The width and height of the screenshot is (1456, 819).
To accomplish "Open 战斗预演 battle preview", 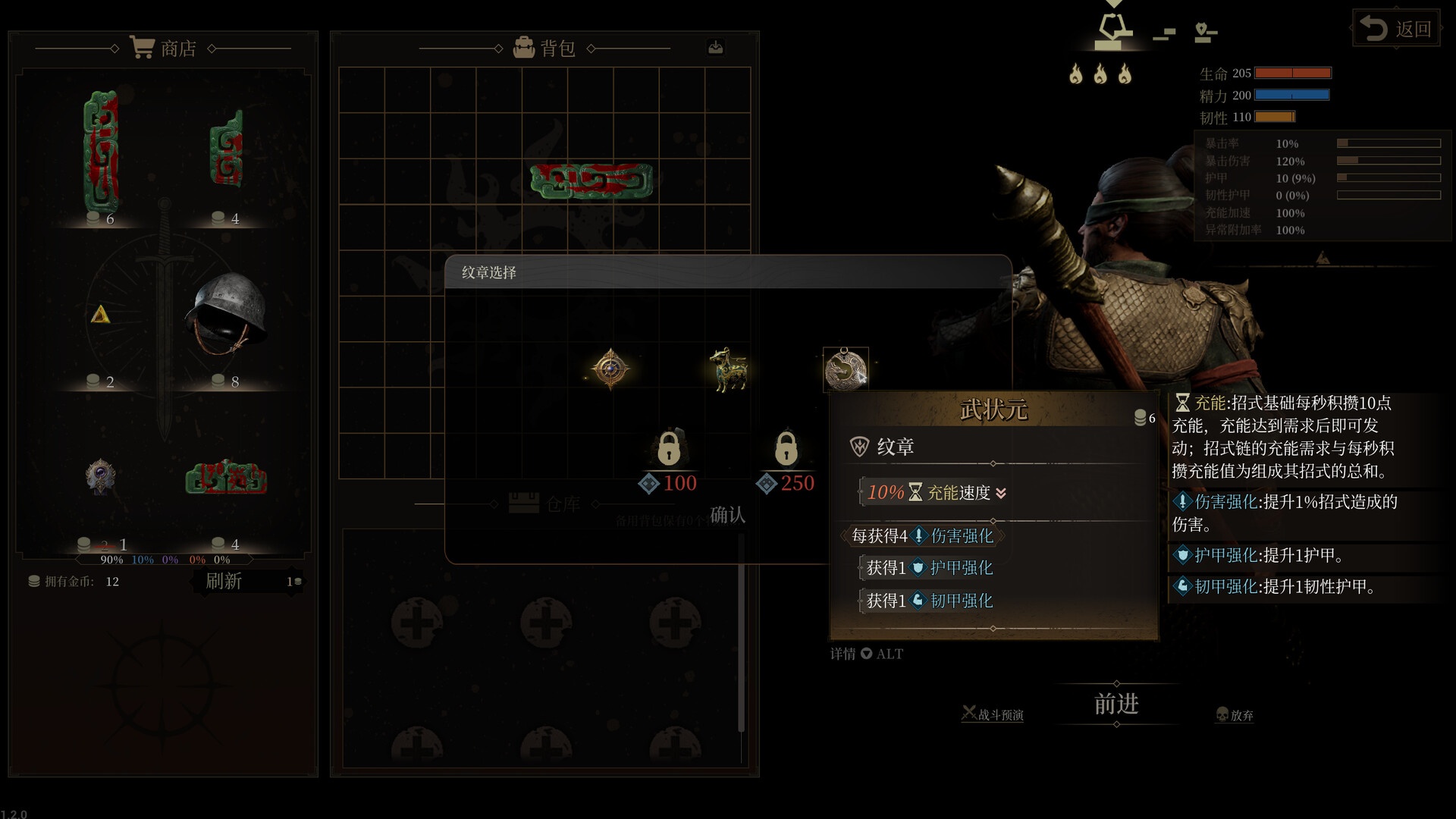I will click(x=993, y=714).
